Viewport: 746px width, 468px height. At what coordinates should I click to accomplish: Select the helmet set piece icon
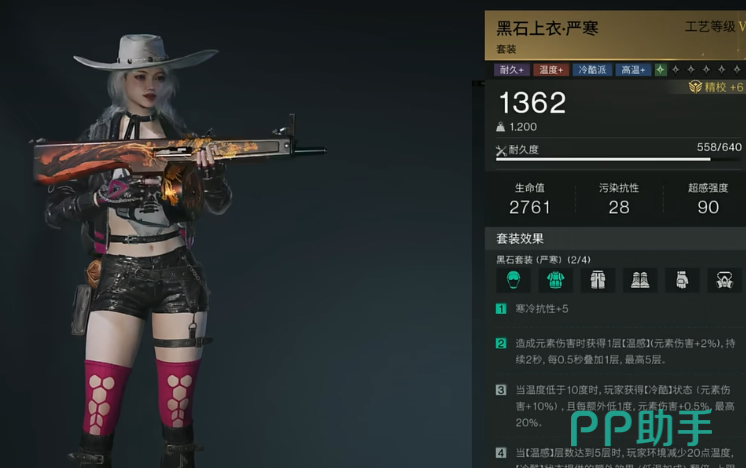(x=512, y=280)
